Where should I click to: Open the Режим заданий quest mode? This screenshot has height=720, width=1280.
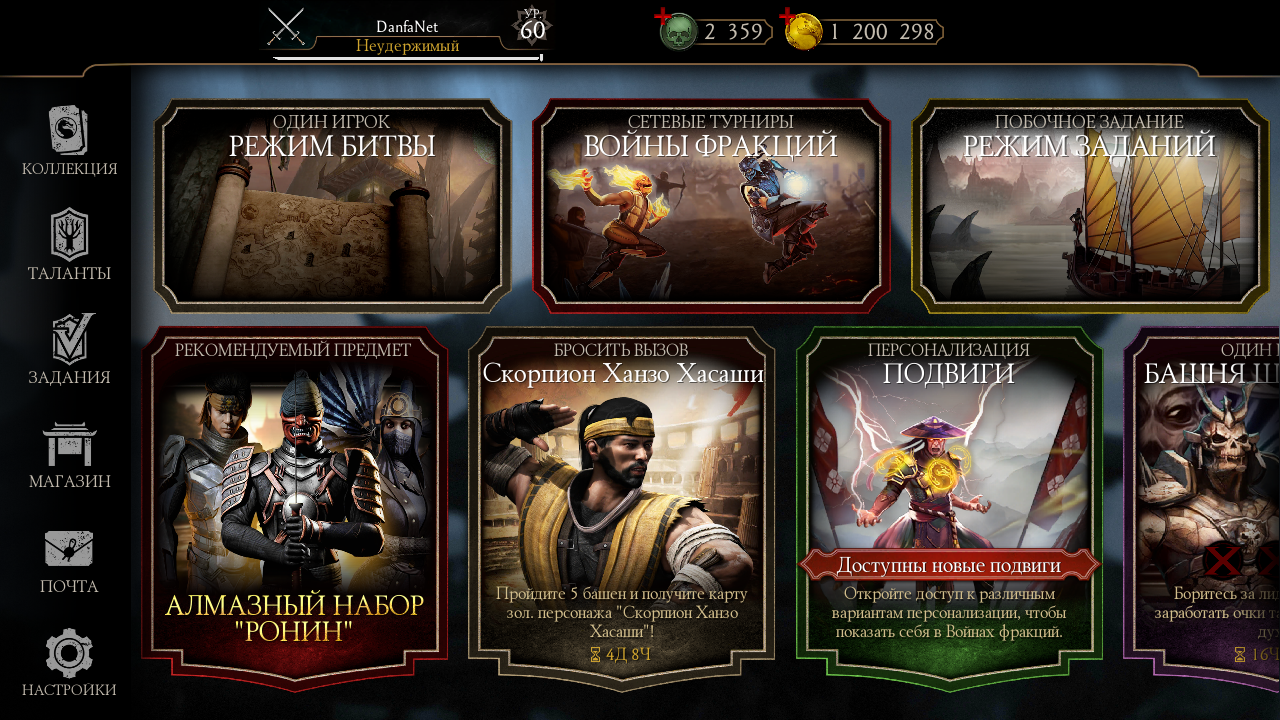tap(1090, 206)
